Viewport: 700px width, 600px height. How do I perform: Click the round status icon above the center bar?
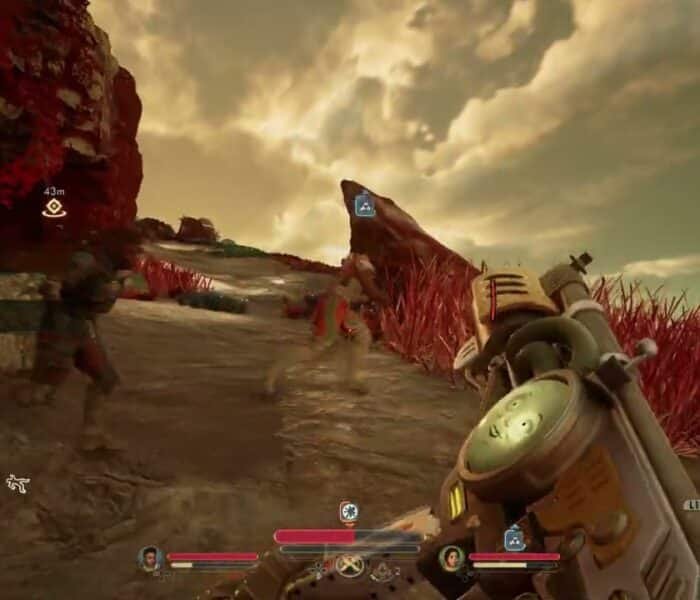tap(348, 513)
